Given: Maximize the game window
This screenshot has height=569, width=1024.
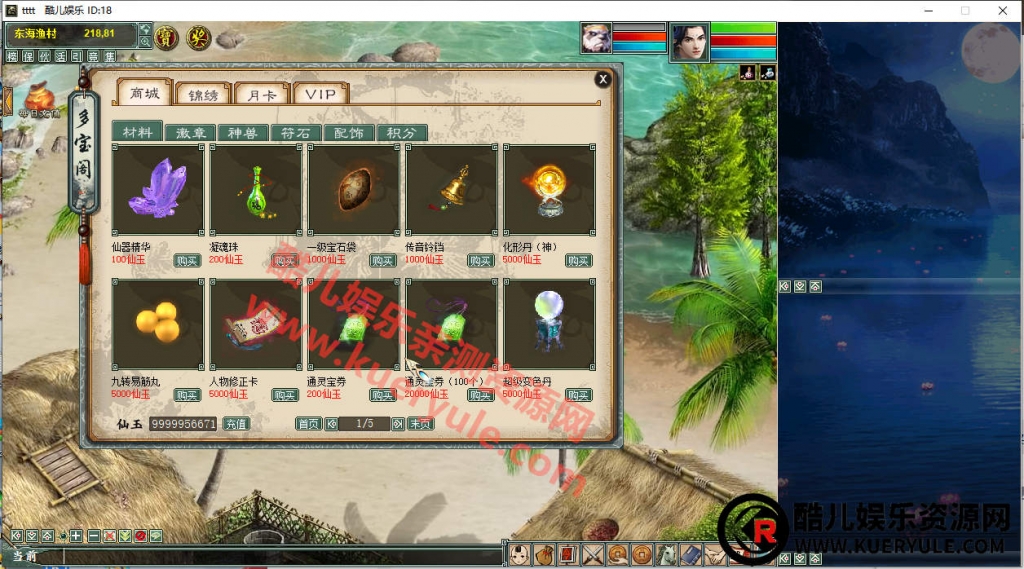Looking at the screenshot, I should [965, 10].
